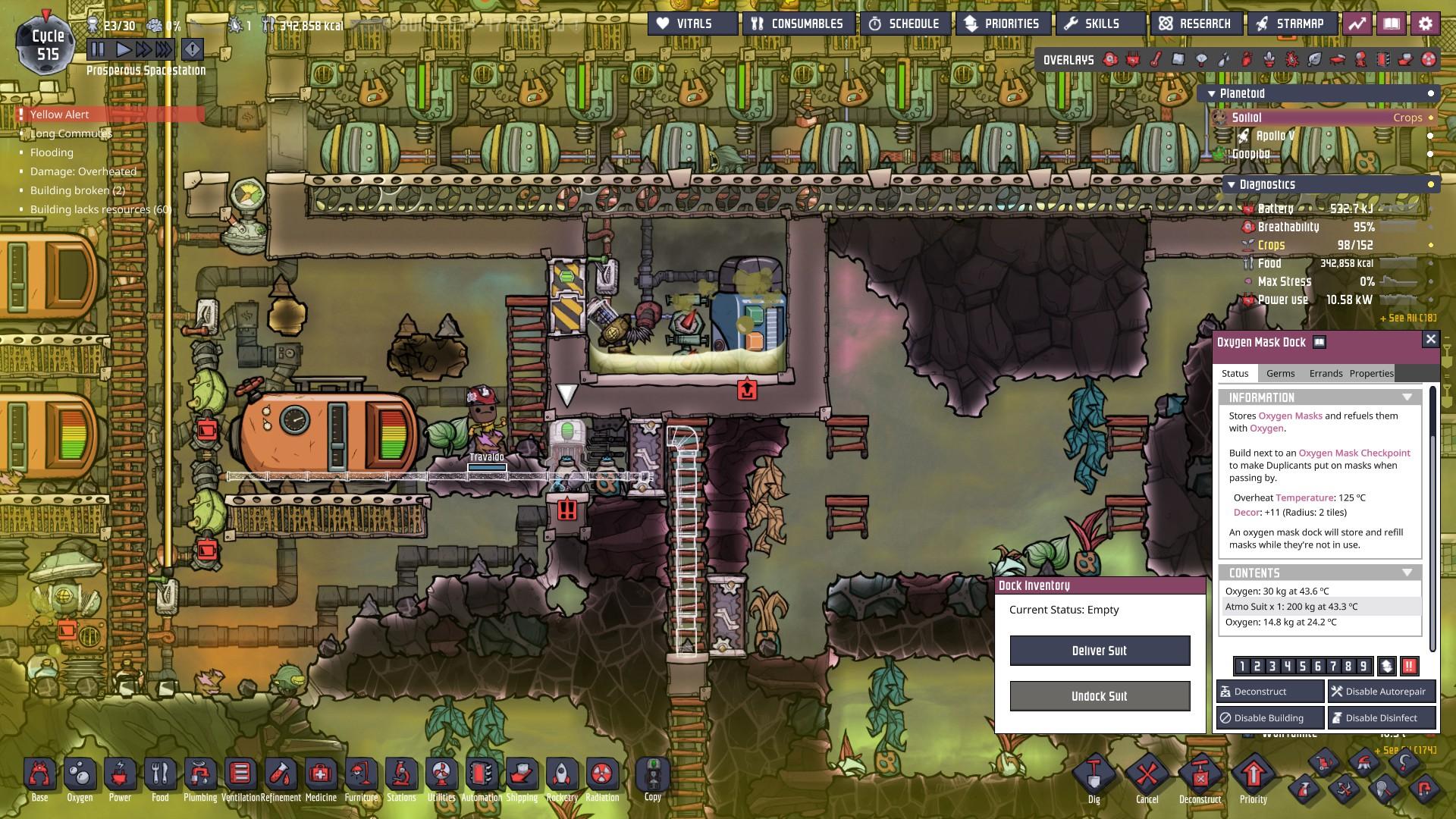Open the Radiation overlay
The height and width of the screenshot is (819, 1456).
point(1429,58)
